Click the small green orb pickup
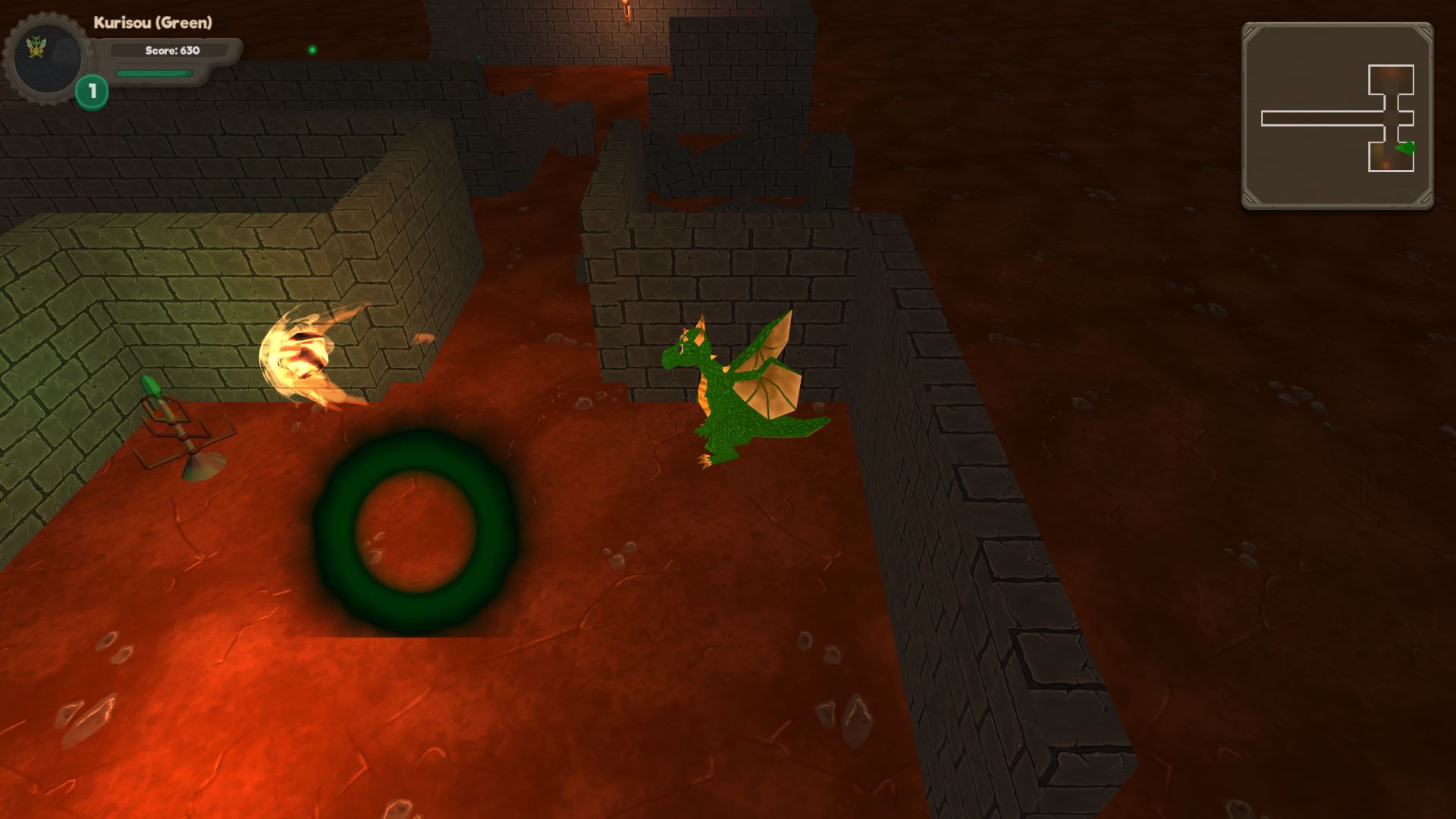Viewport: 1456px width, 819px height. [x=314, y=49]
